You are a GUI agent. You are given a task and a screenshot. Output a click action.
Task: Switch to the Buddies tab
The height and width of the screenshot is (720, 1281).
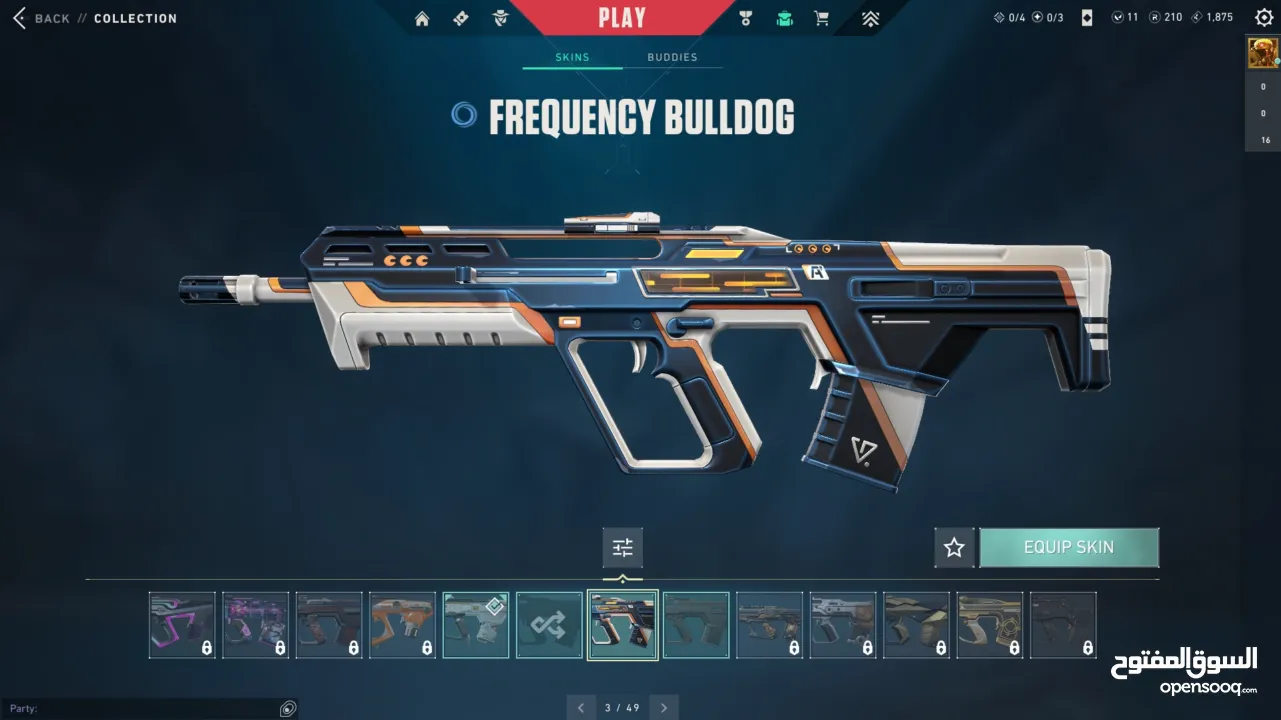[x=672, y=57]
